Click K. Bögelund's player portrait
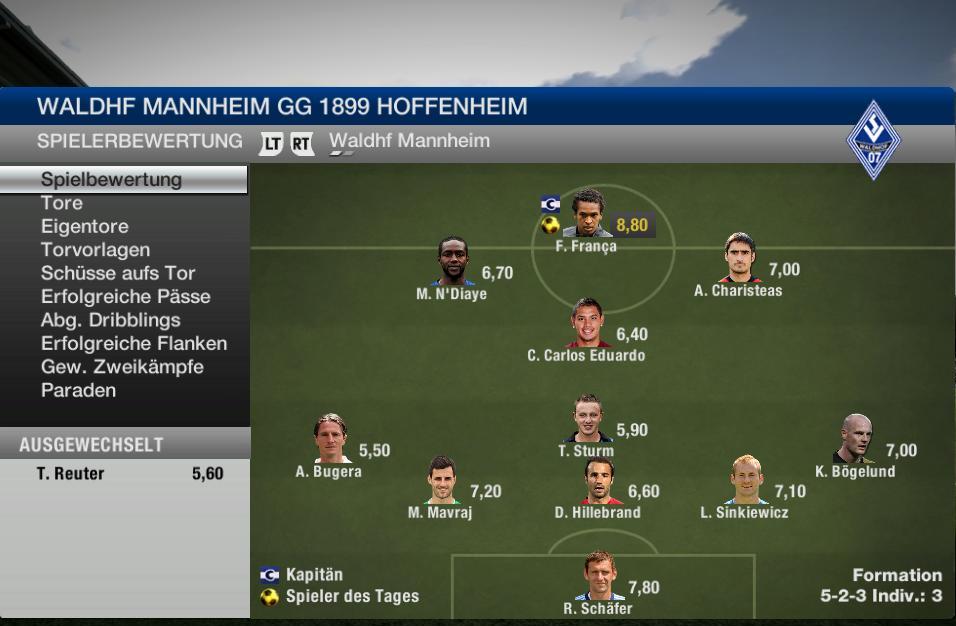The image size is (956, 626). pos(857,439)
